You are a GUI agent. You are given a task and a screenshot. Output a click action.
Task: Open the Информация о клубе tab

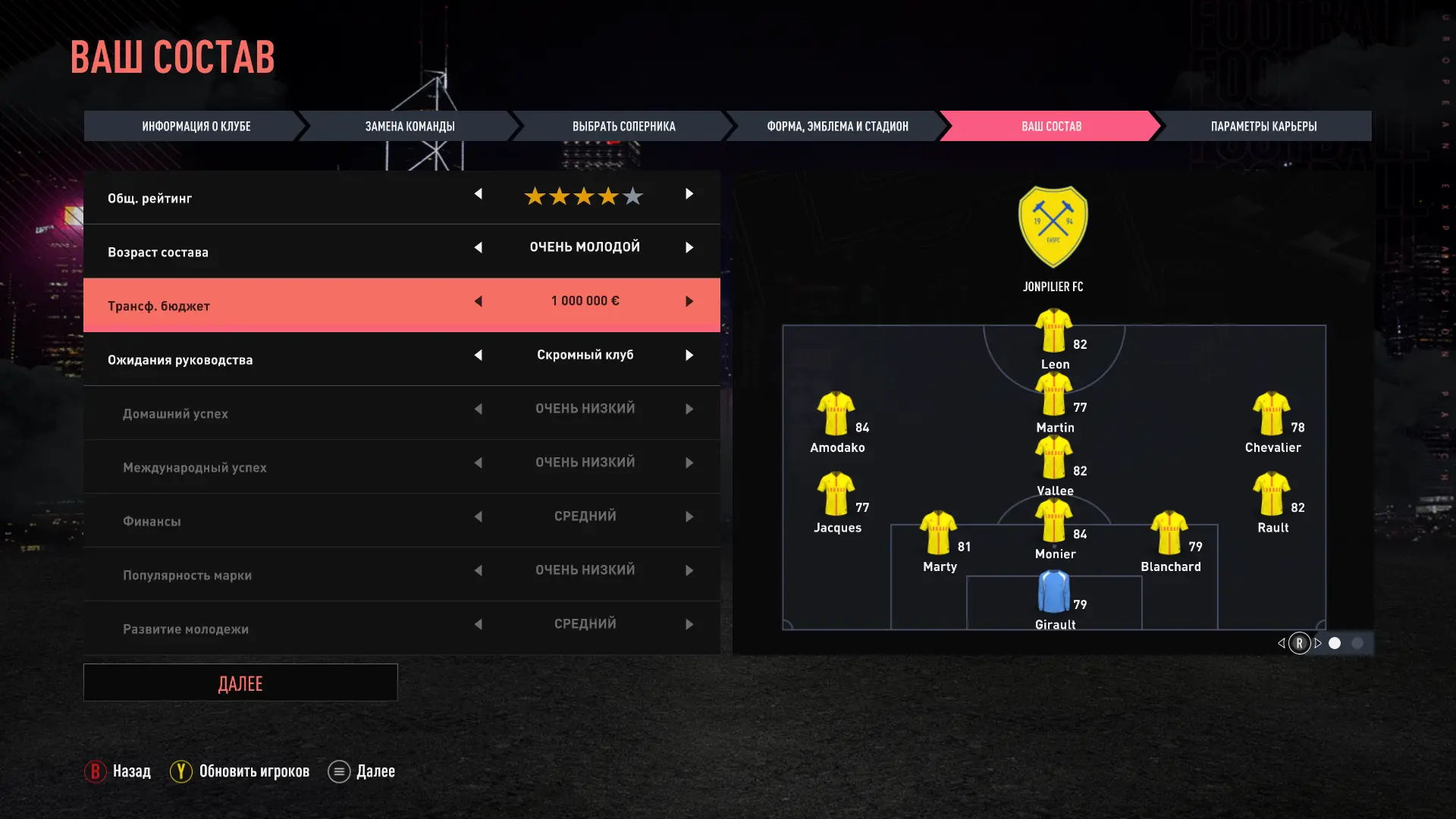[x=196, y=126]
